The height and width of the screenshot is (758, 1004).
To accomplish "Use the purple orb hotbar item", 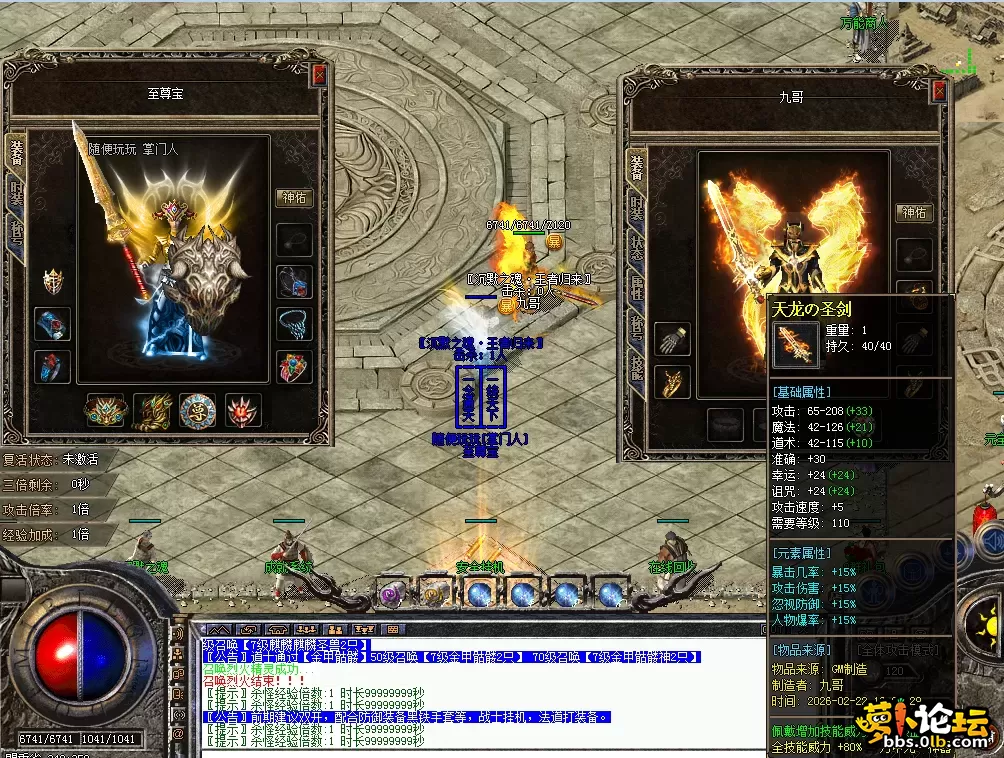I will (390, 595).
